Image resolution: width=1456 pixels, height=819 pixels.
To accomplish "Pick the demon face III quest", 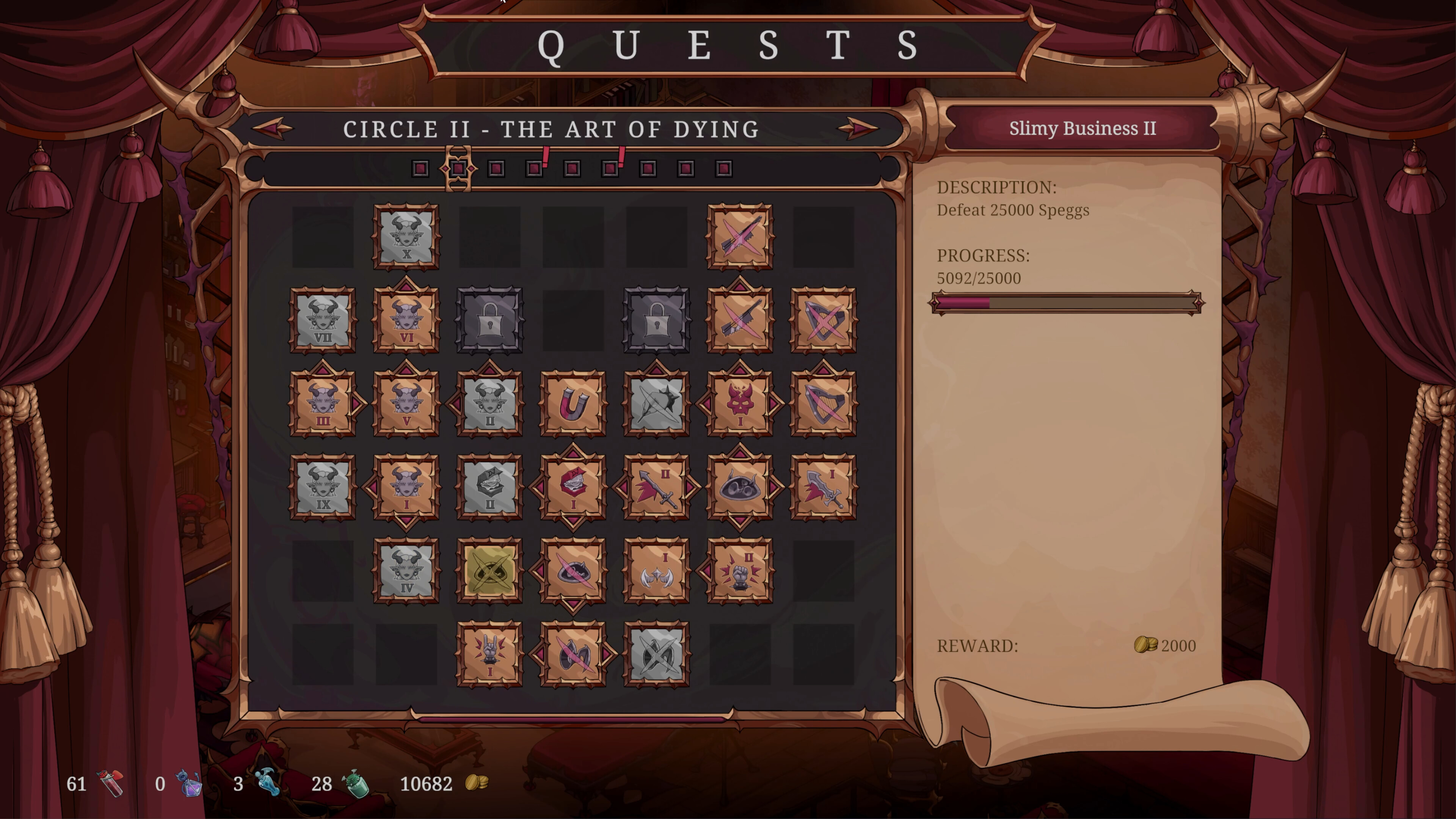I will point(323,403).
